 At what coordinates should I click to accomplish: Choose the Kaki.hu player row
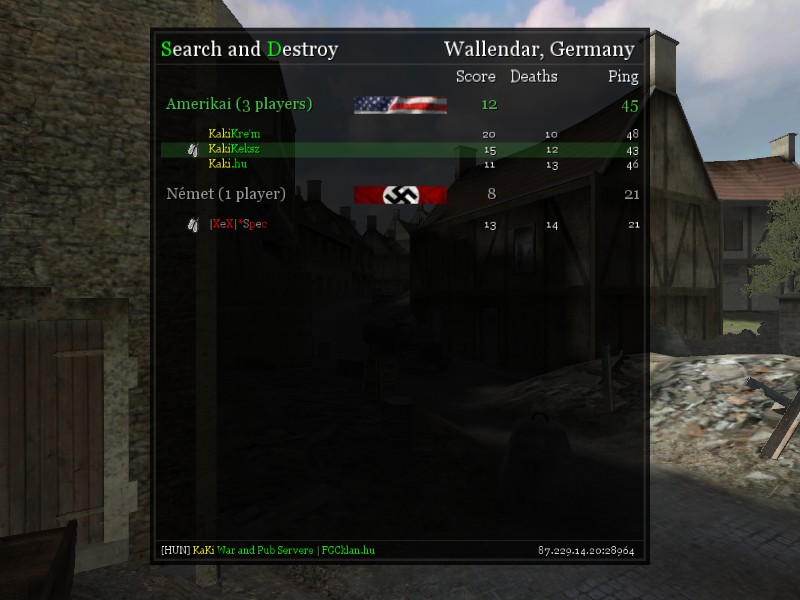pyautogui.click(x=228, y=164)
